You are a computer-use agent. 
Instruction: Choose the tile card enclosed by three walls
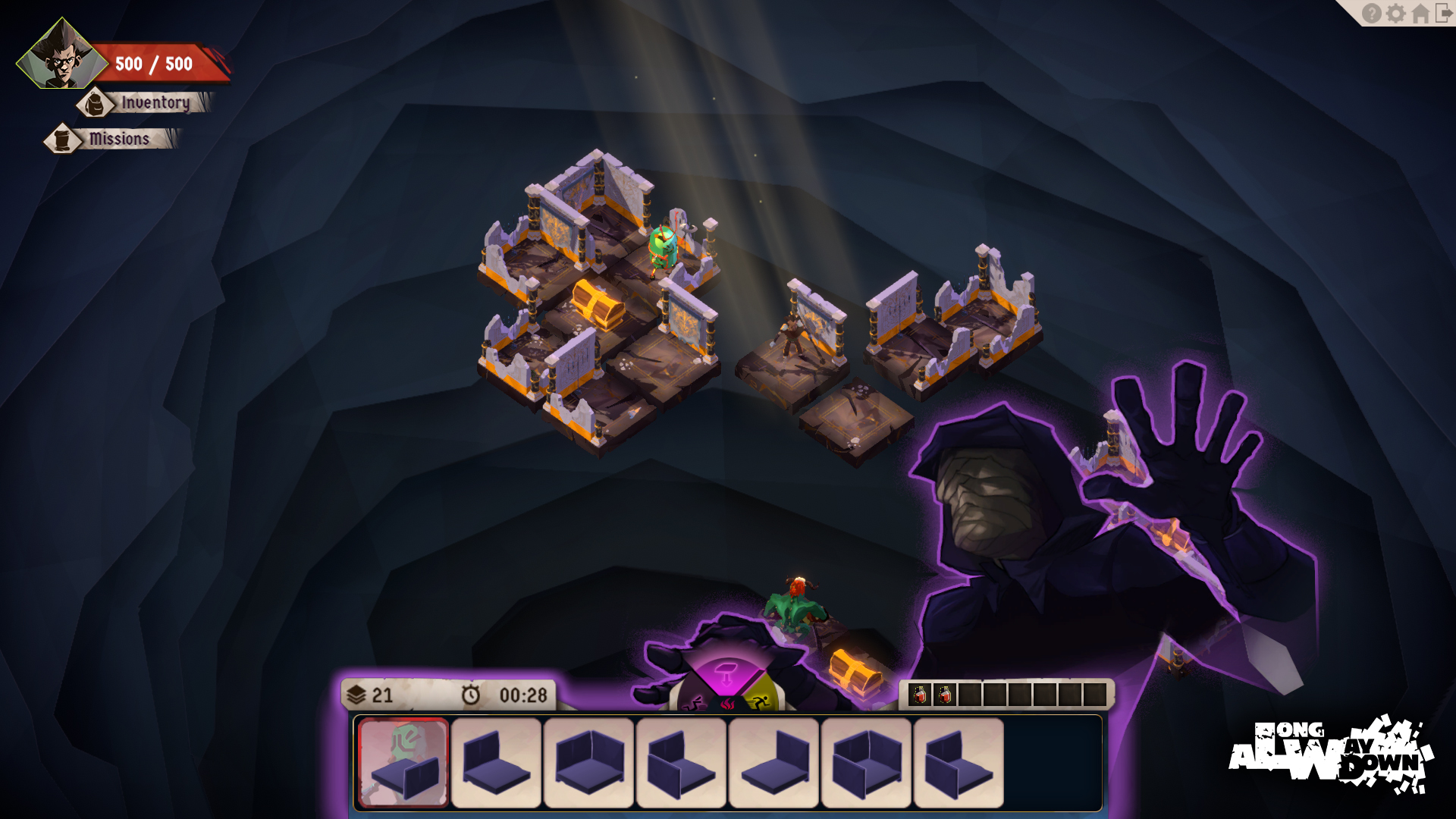(x=866, y=763)
